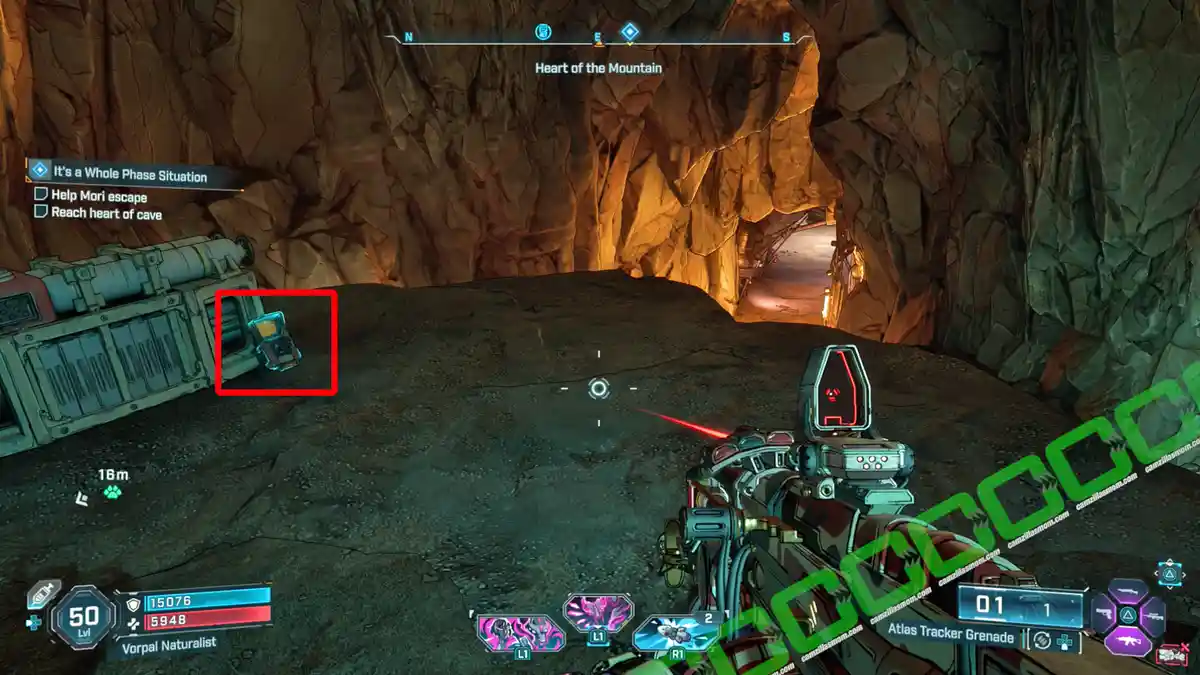Click the diamond quest marker on the compass

(629, 33)
